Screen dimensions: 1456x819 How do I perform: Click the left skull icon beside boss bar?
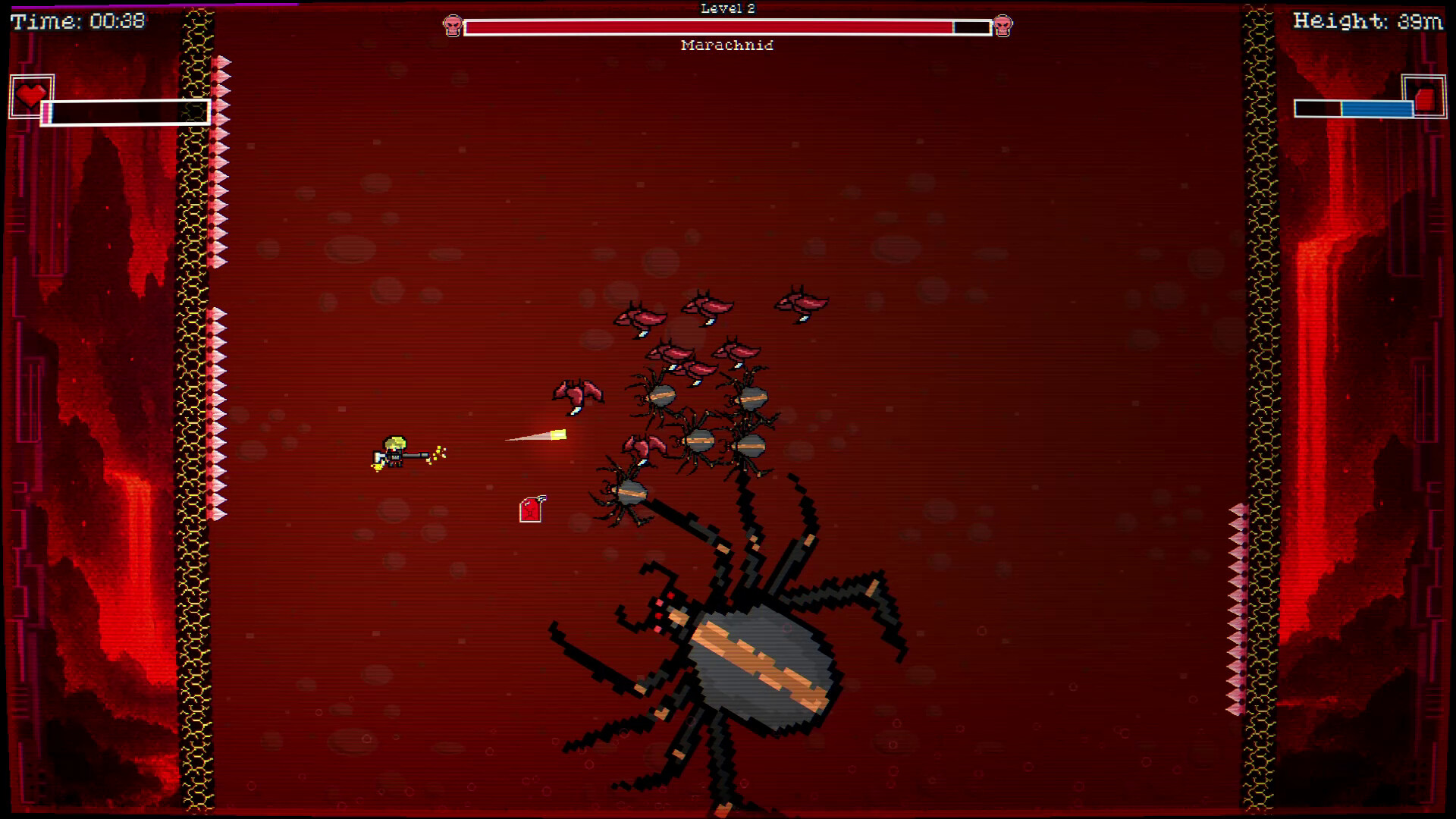click(x=453, y=25)
